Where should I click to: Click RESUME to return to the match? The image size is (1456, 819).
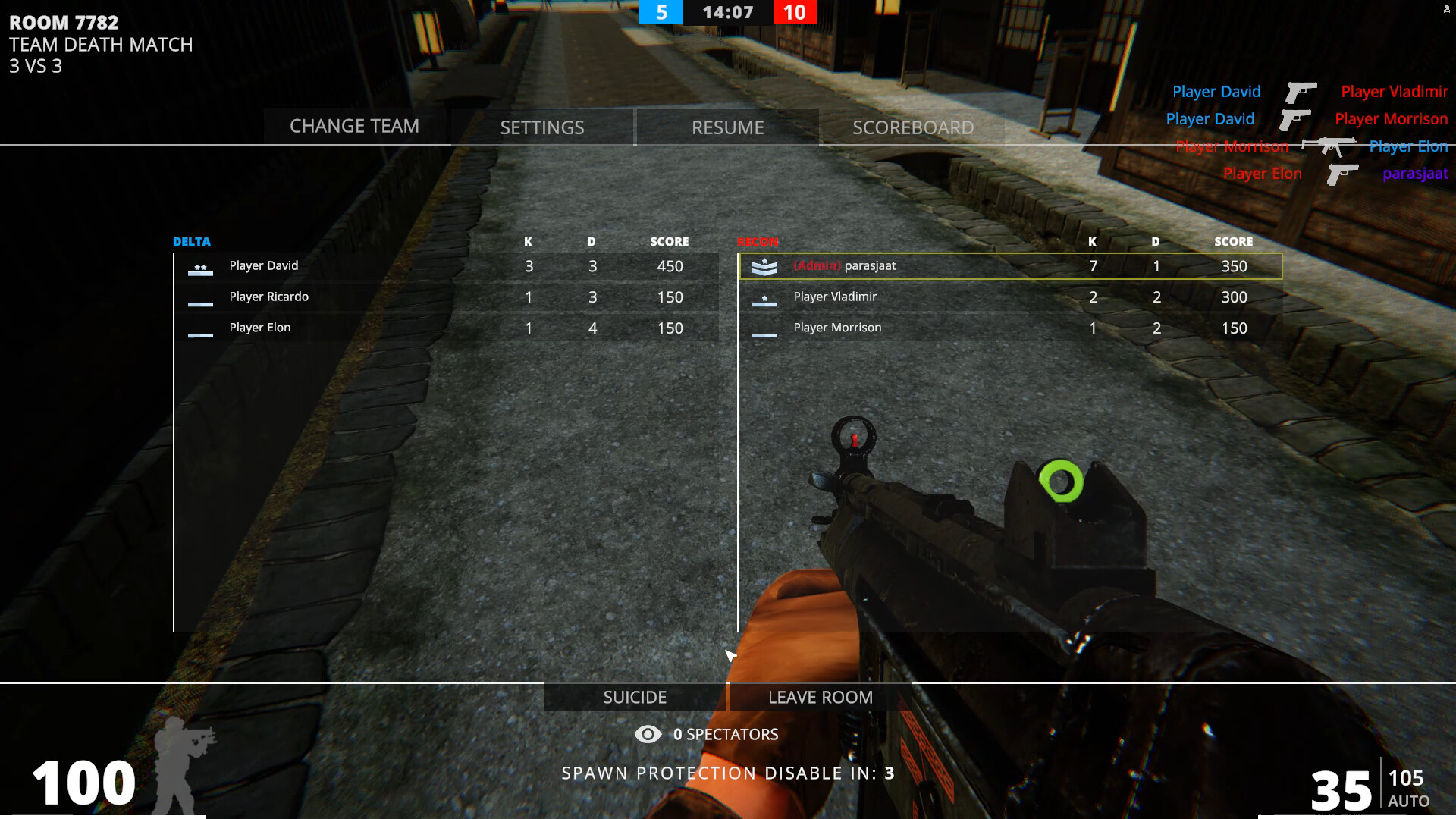tap(727, 127)
